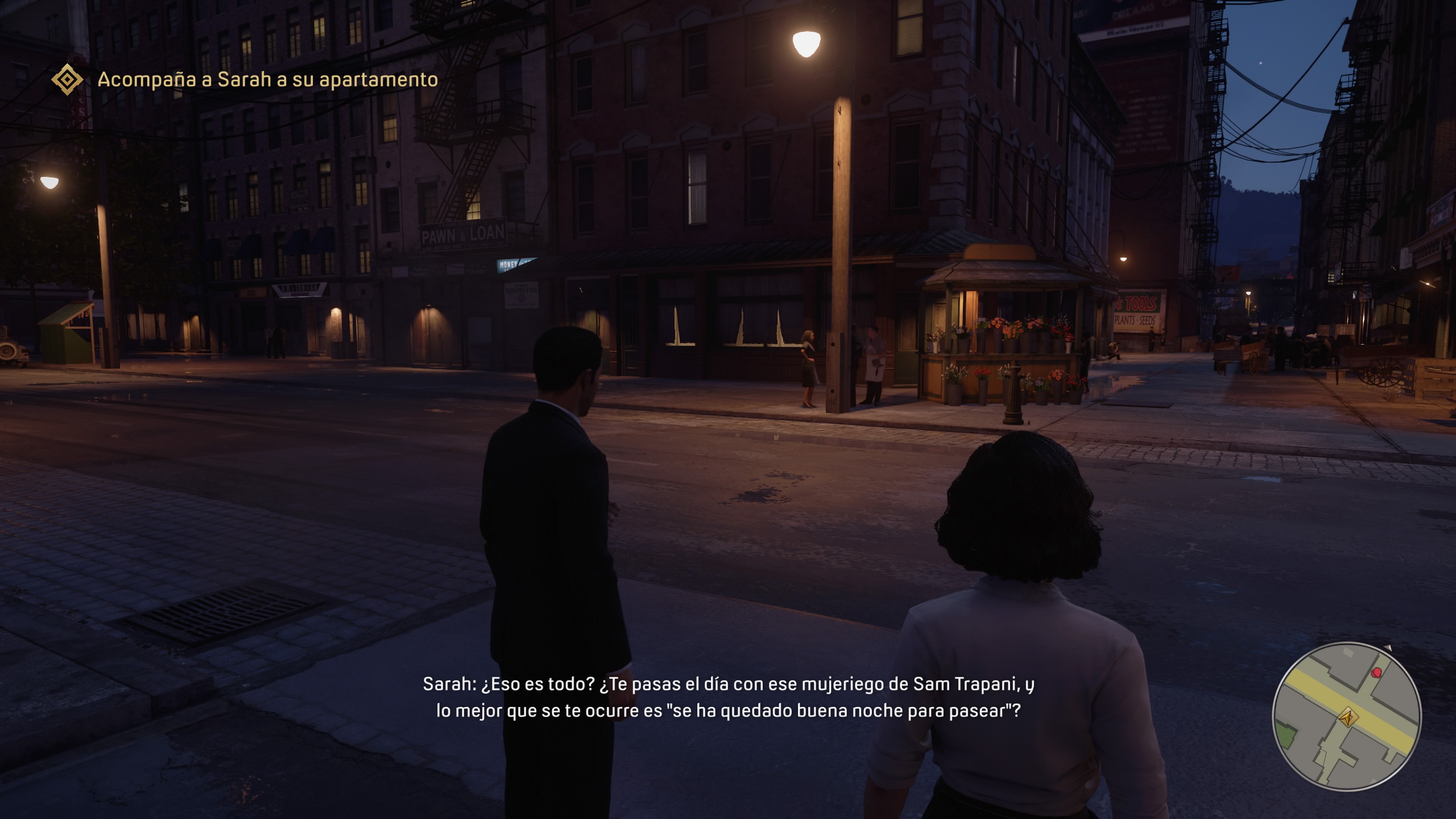Click the red destination marker on minimap
Screen dimensions: 1456x819
click(x=1377, y=673)
